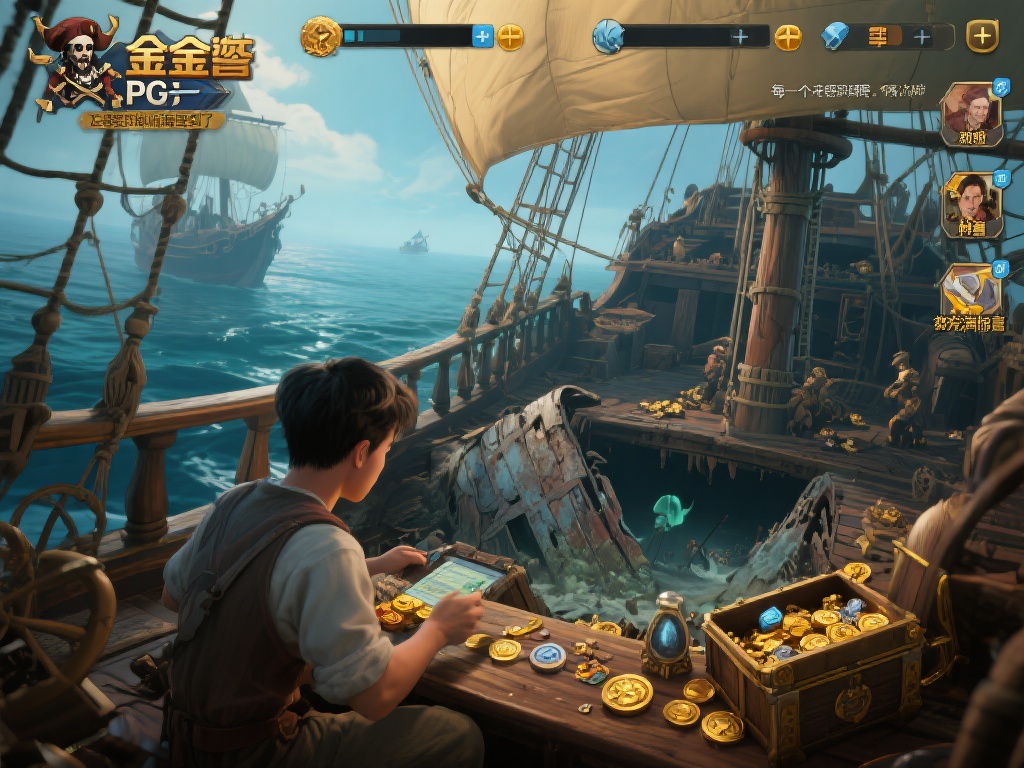Click the gold plus beside the gold coin bar

click(510, 37)
